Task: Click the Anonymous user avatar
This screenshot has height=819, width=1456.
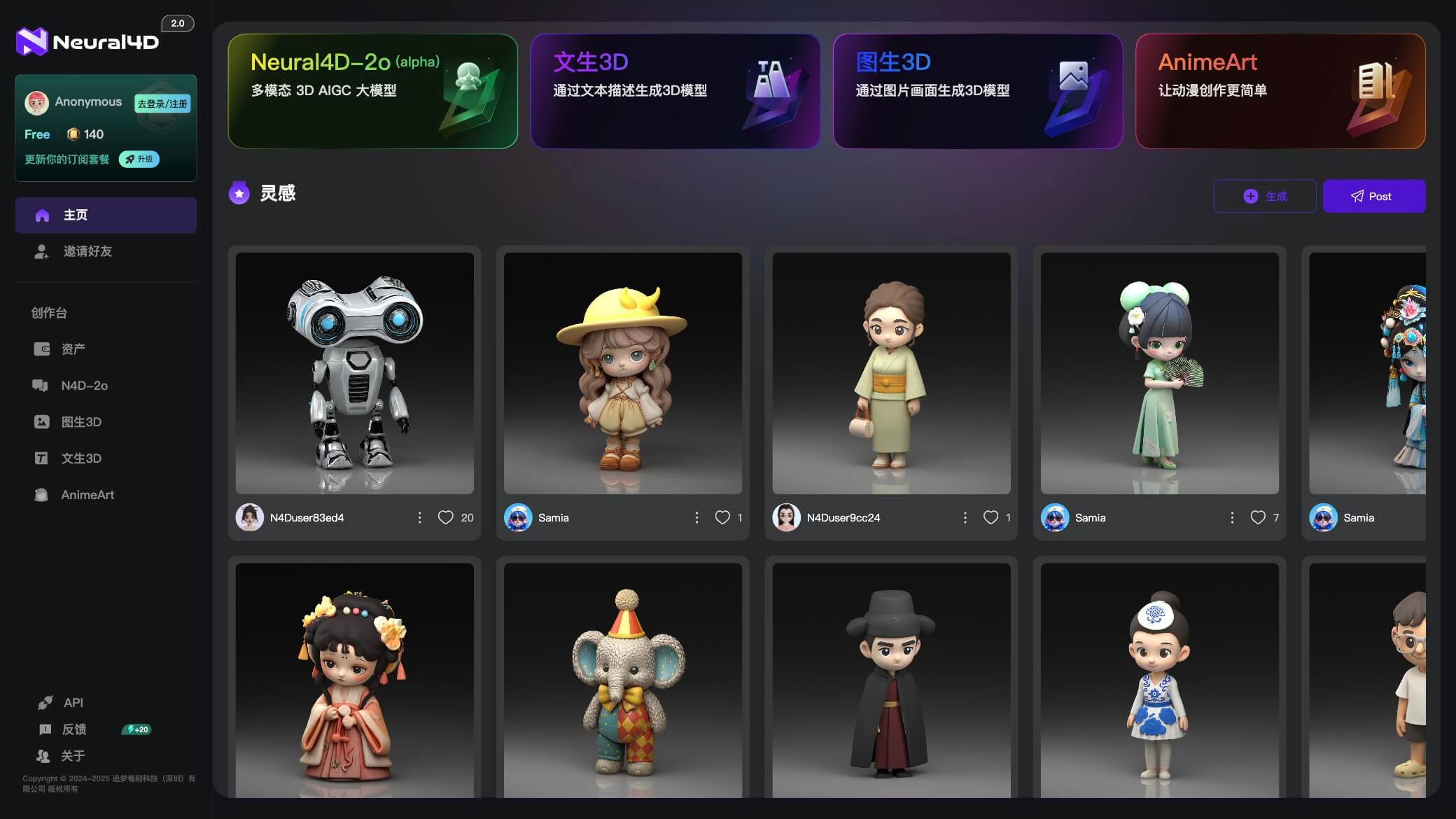Action: pyautogui.click(x=37, y=102)
